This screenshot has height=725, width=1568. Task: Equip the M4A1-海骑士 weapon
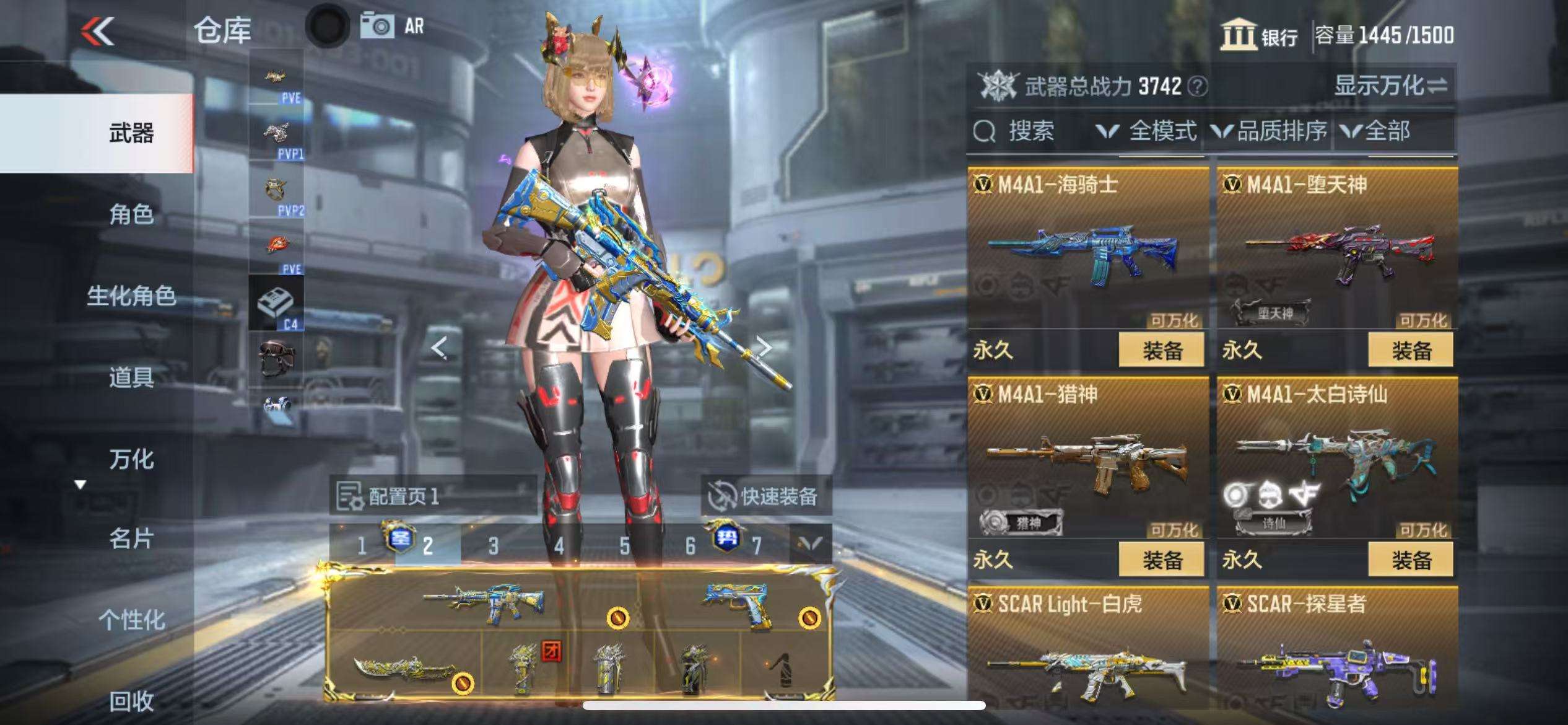coord(1161,350)
